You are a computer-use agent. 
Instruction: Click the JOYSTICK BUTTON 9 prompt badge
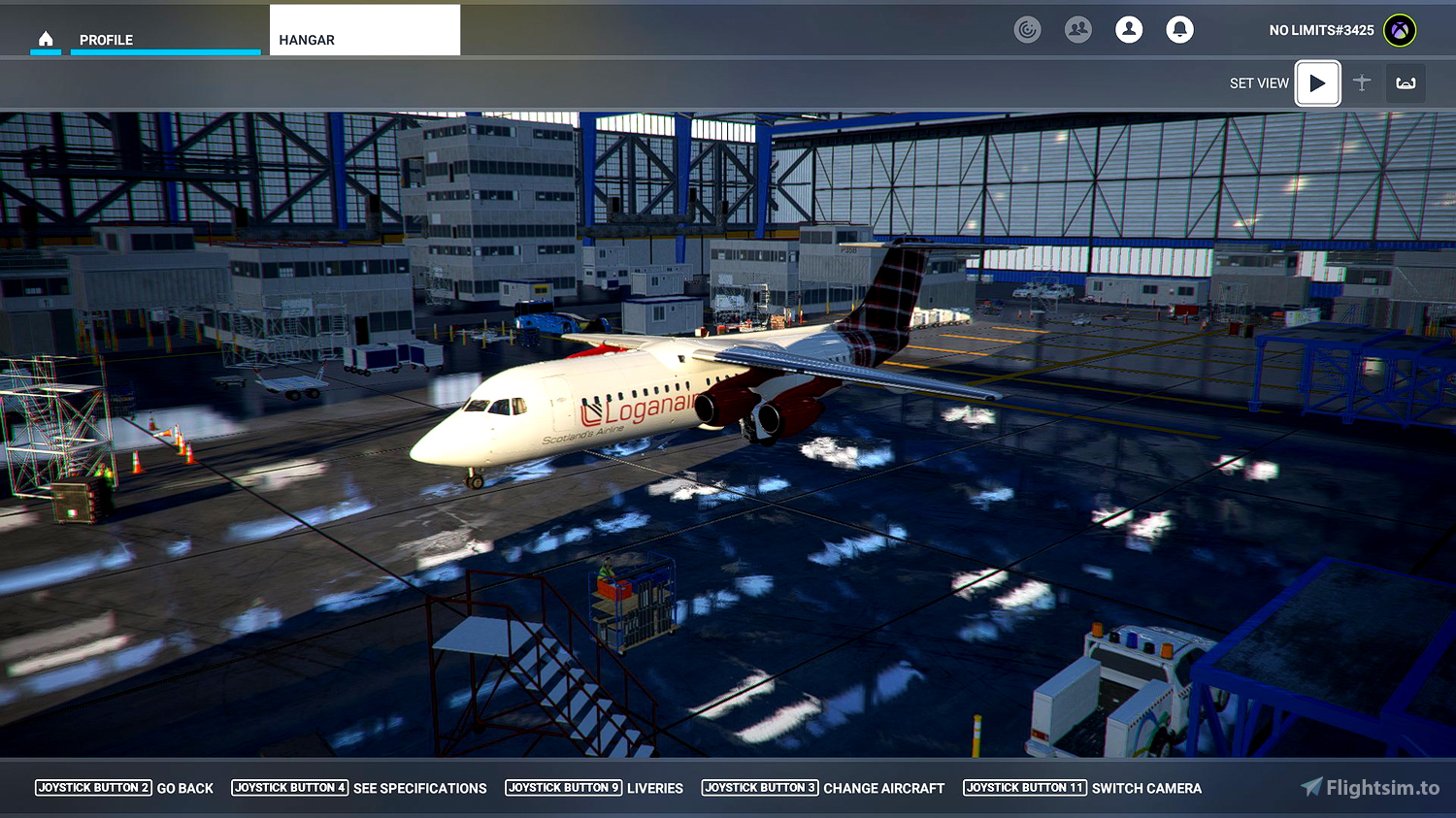click(564, 788)
